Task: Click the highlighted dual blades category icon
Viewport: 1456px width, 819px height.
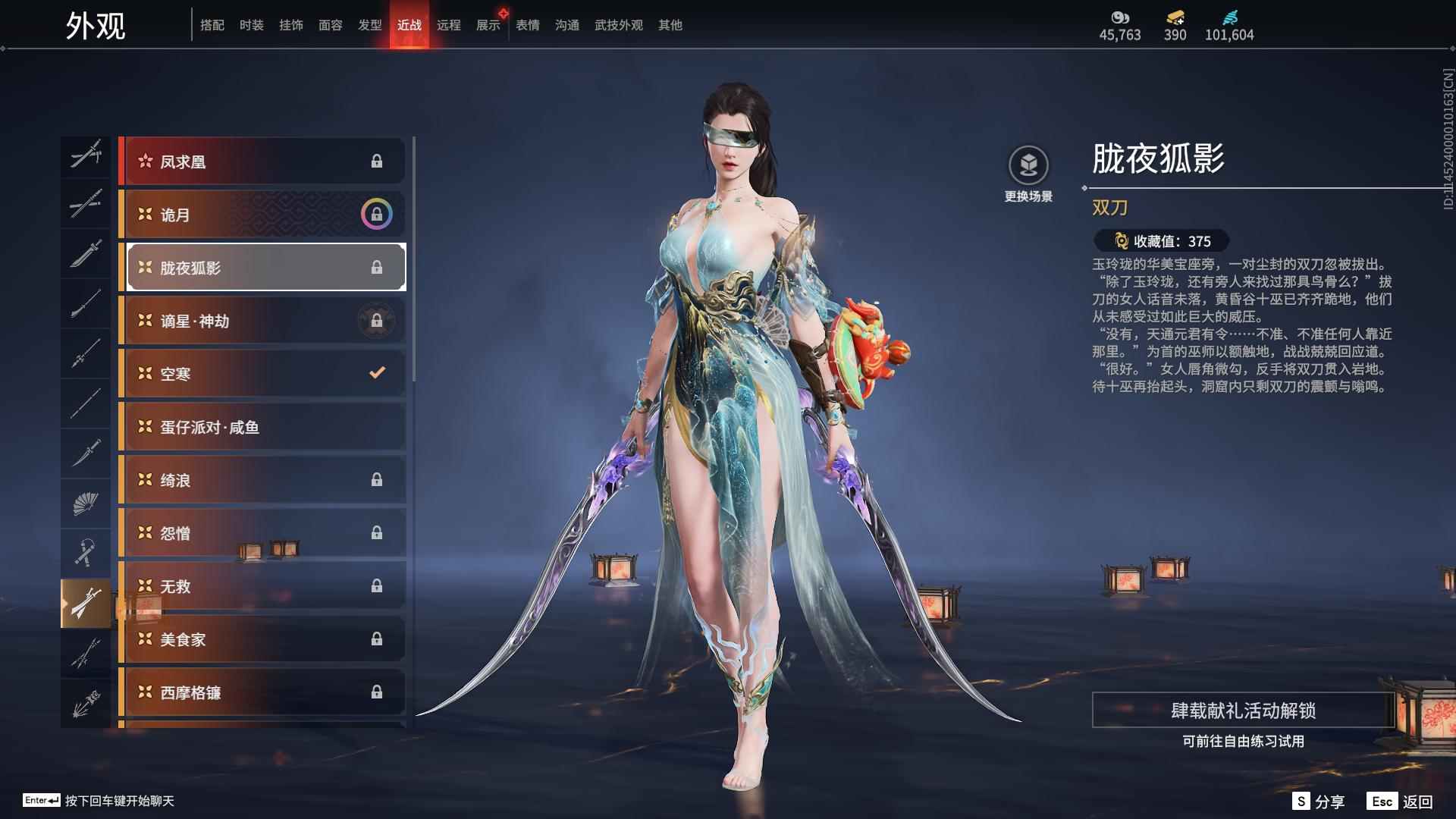Action: (86, 601)
